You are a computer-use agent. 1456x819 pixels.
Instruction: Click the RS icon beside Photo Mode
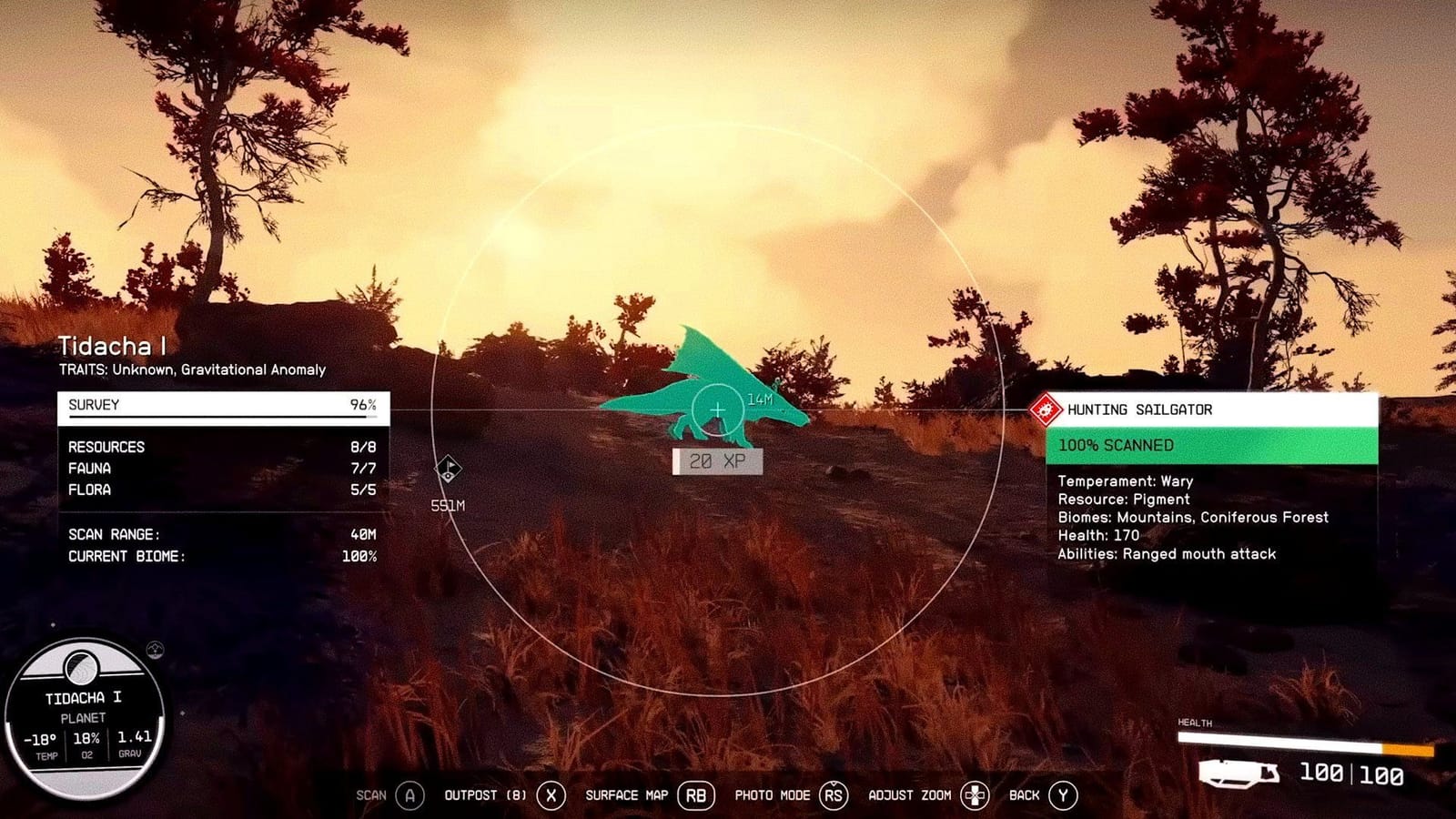(834, 794)
